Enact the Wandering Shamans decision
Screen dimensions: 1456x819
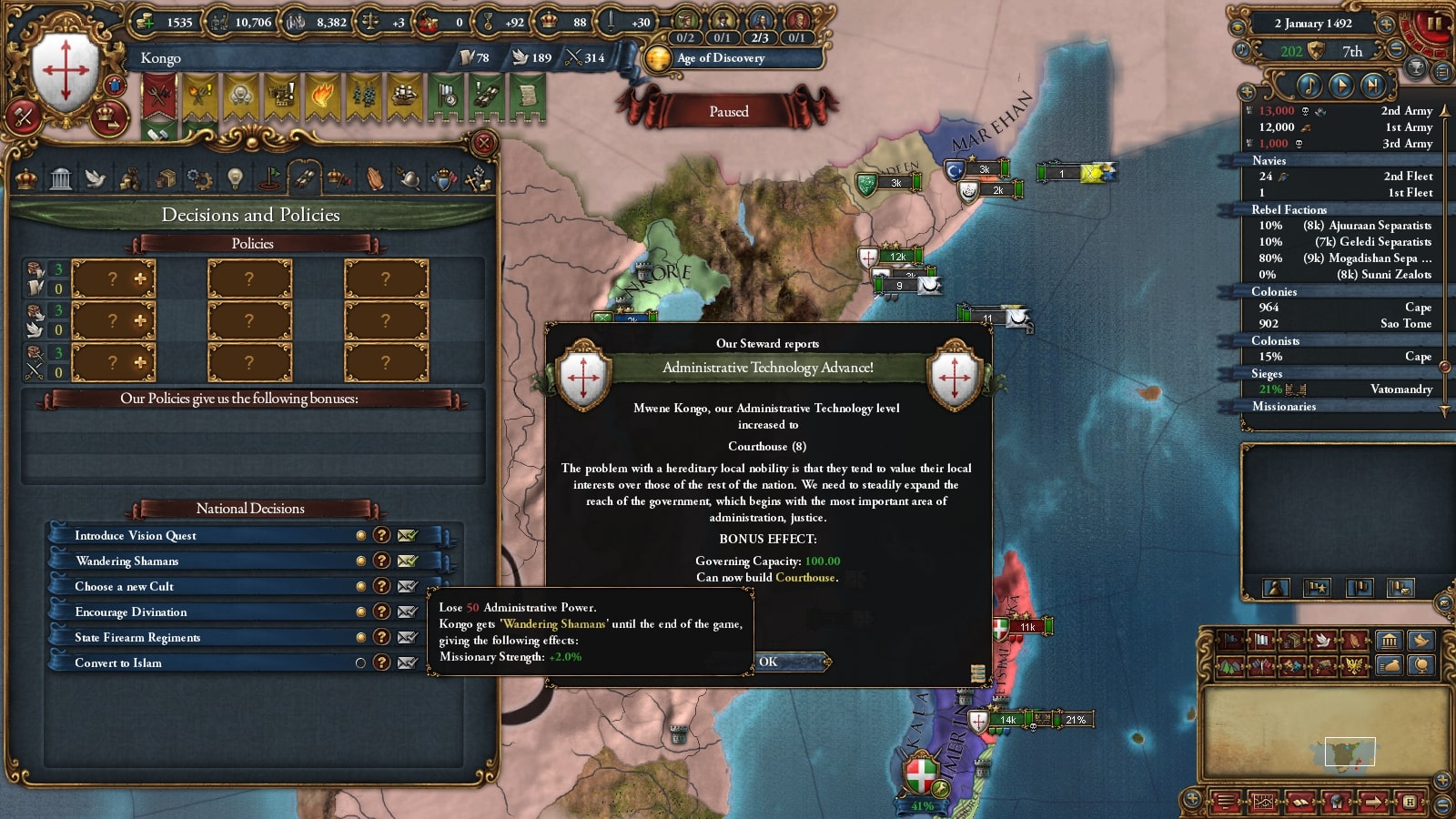coord(407,561)
